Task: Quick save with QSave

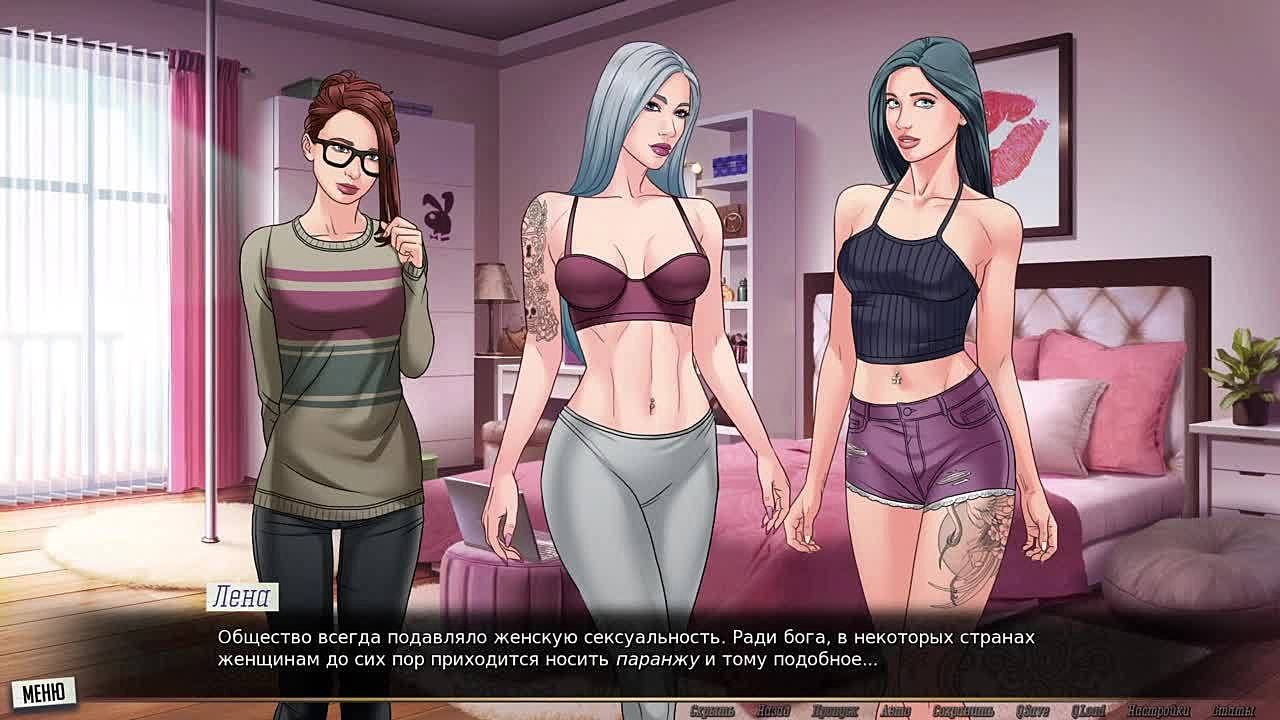Action: pos(1032,711)
